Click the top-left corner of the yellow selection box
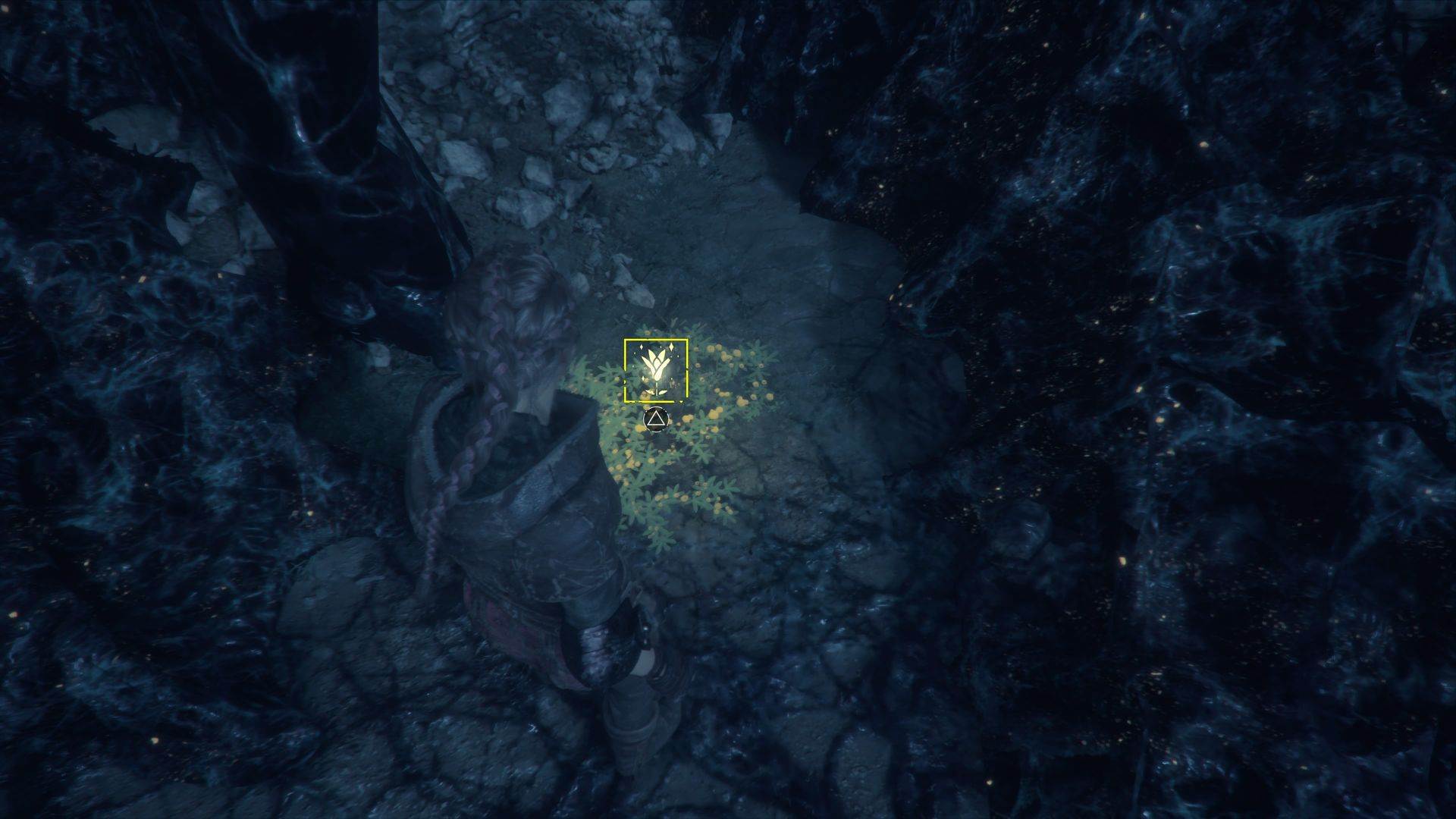Viewport: 1456px width, 819px height. (x=624, y=340)
